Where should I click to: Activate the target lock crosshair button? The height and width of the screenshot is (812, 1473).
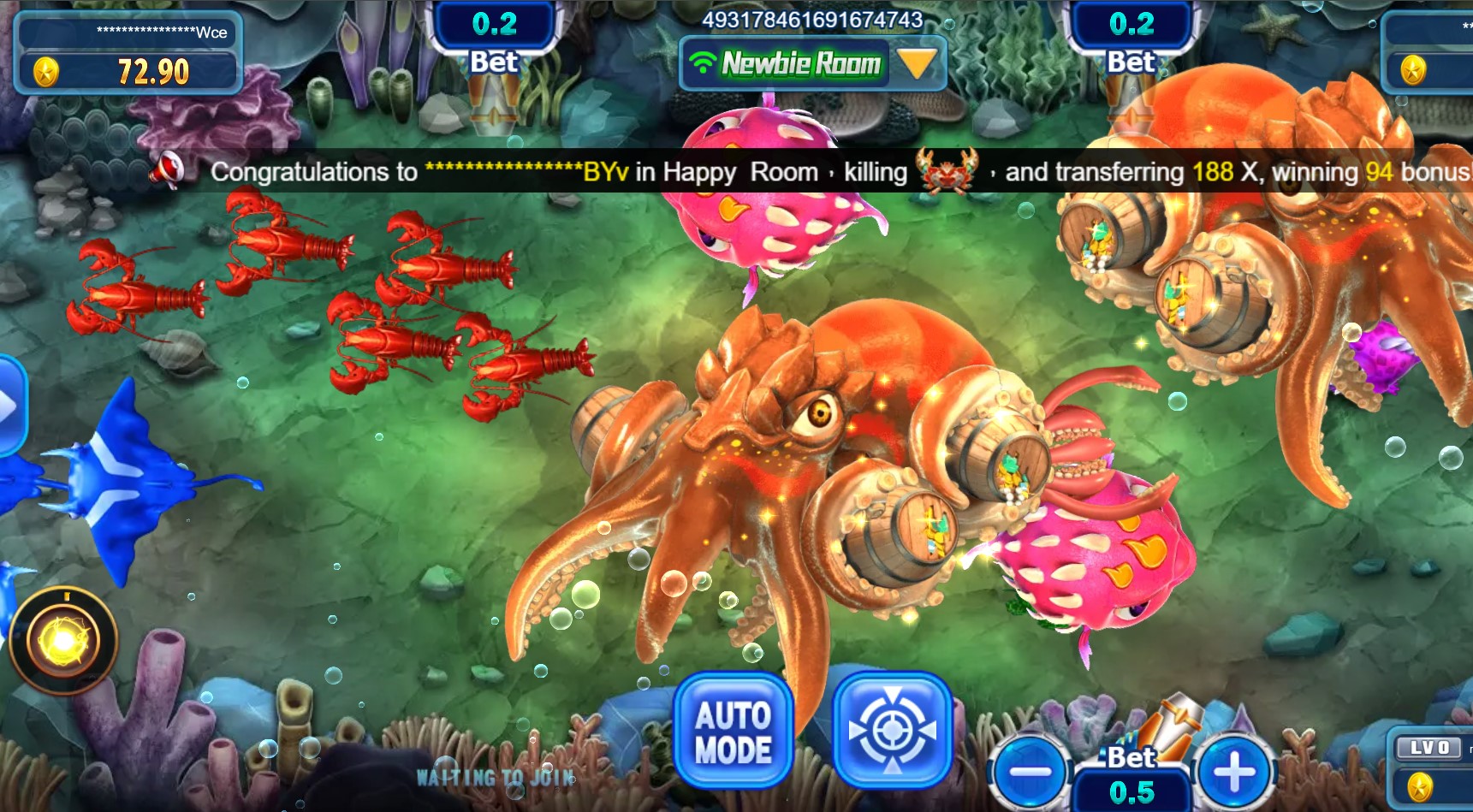point(892,732)
